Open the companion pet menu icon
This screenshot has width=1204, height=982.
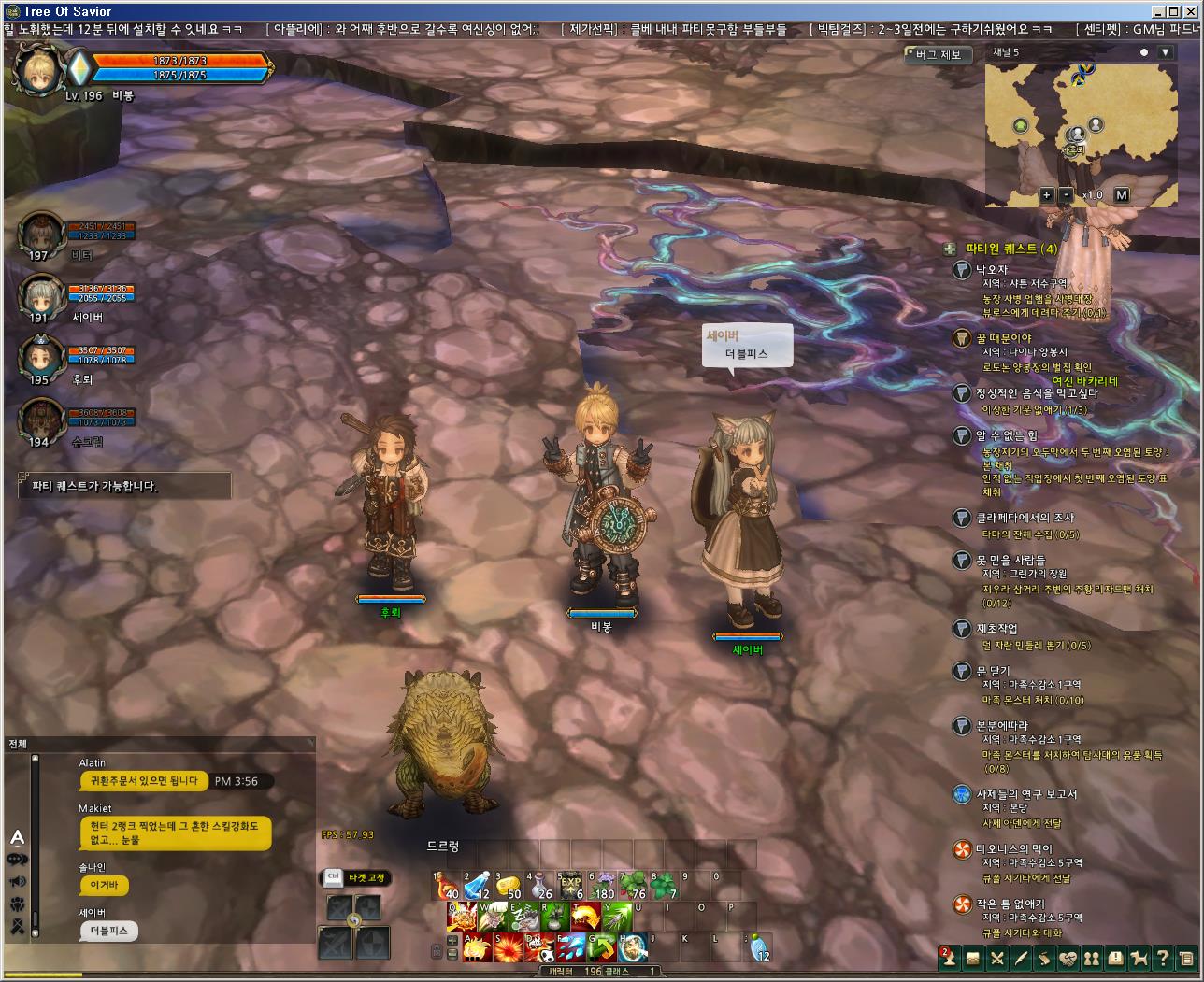[x=1139, y=958]
